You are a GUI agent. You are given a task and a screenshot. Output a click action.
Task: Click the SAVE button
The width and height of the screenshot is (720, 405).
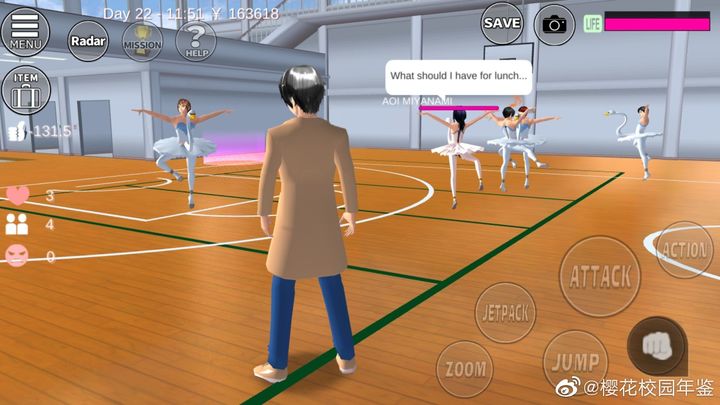pos(502,22)
